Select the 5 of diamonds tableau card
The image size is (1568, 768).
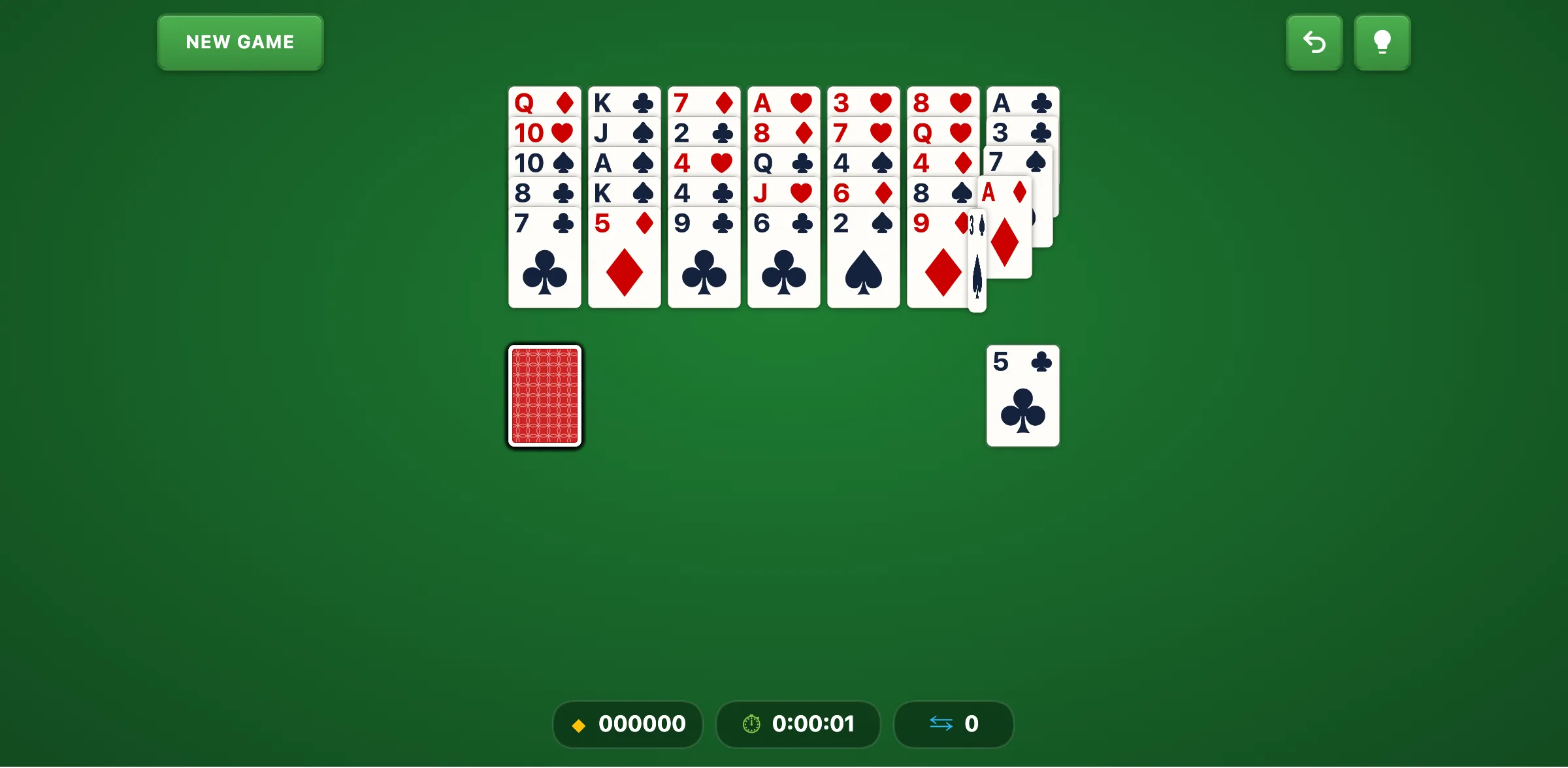(x=624, y=261)
